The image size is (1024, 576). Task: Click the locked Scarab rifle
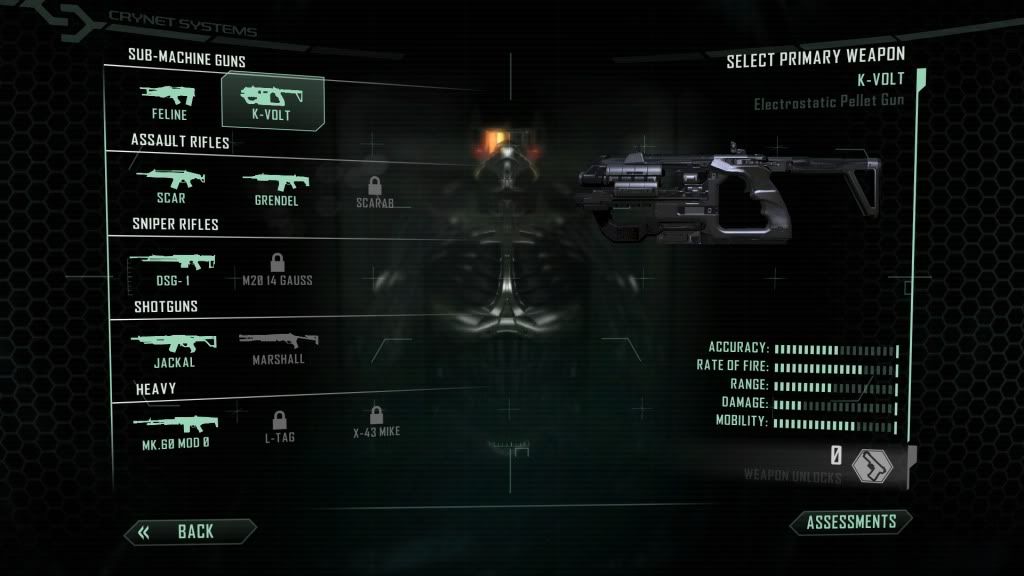(x=375, y=191)
